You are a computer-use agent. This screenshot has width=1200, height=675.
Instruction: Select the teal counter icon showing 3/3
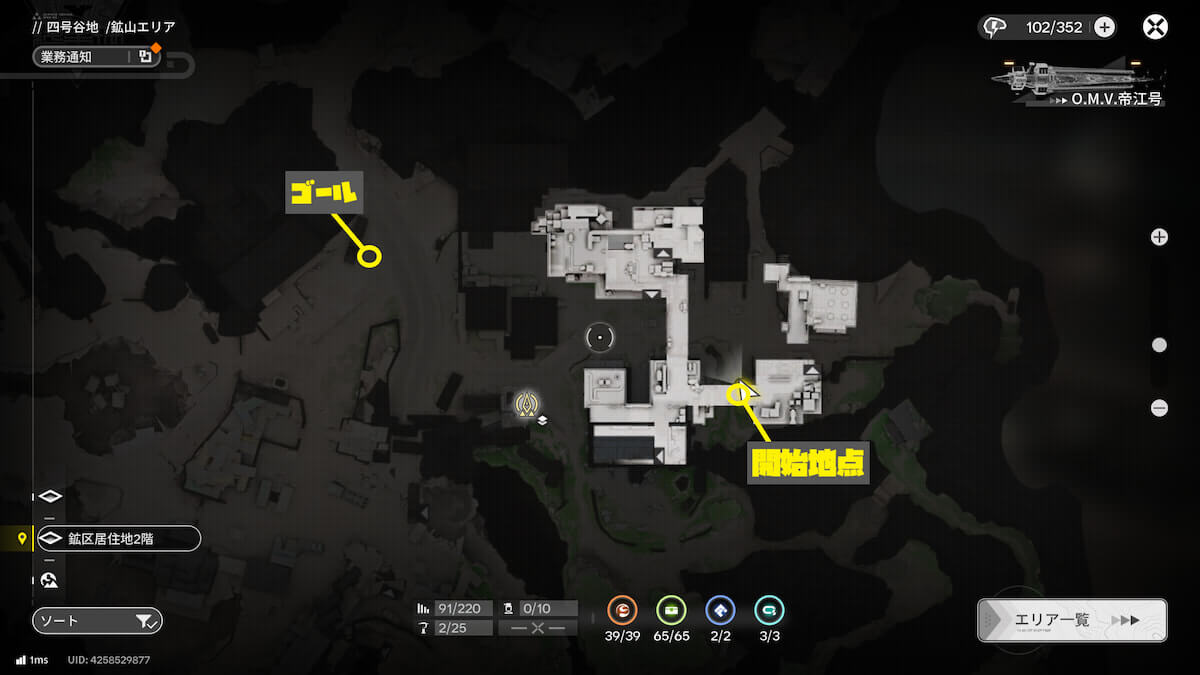pyautogui.click(x=769, y=610)
